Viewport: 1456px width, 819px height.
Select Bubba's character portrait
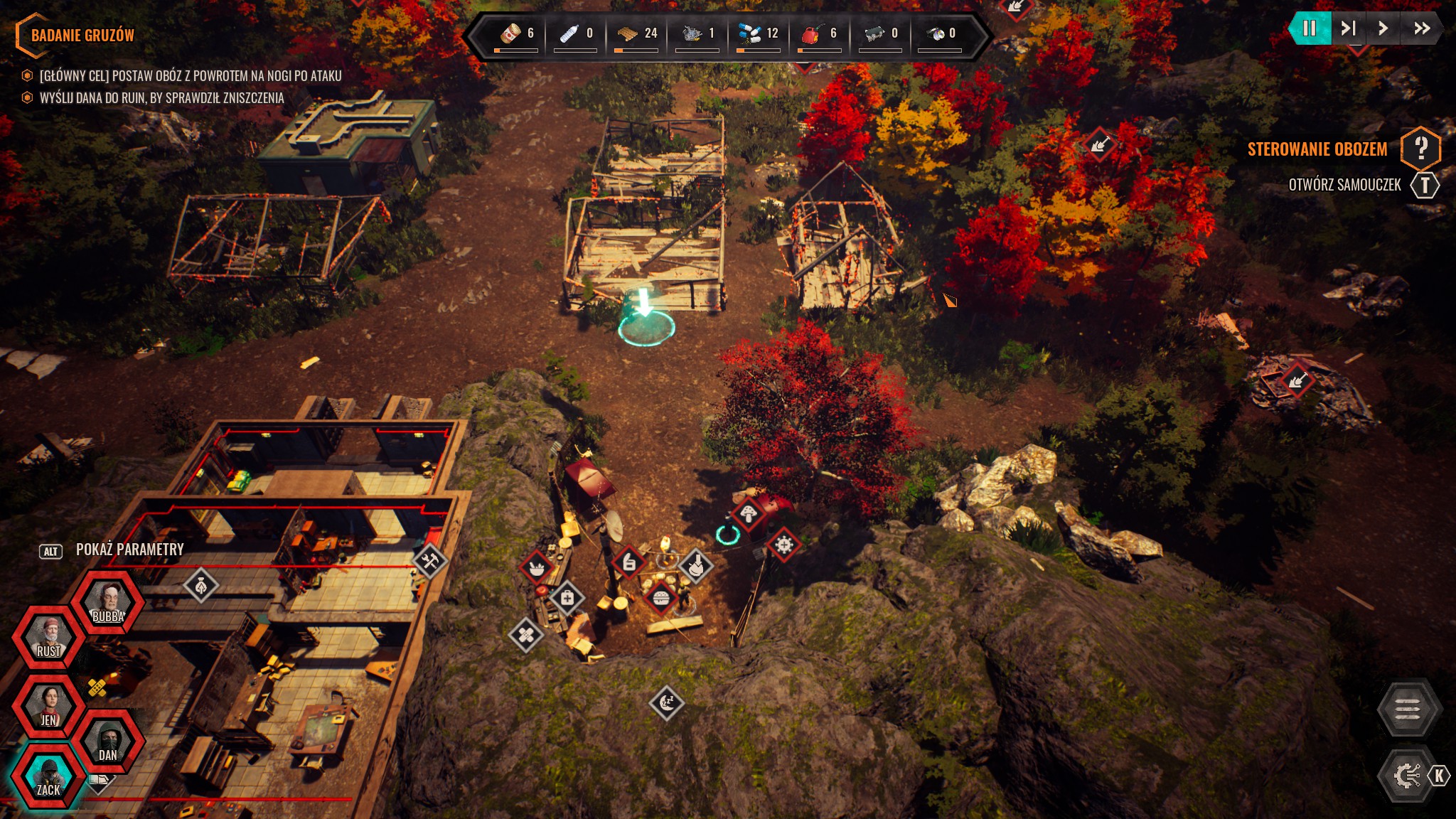pyautogui.click(x=108, y=603)
